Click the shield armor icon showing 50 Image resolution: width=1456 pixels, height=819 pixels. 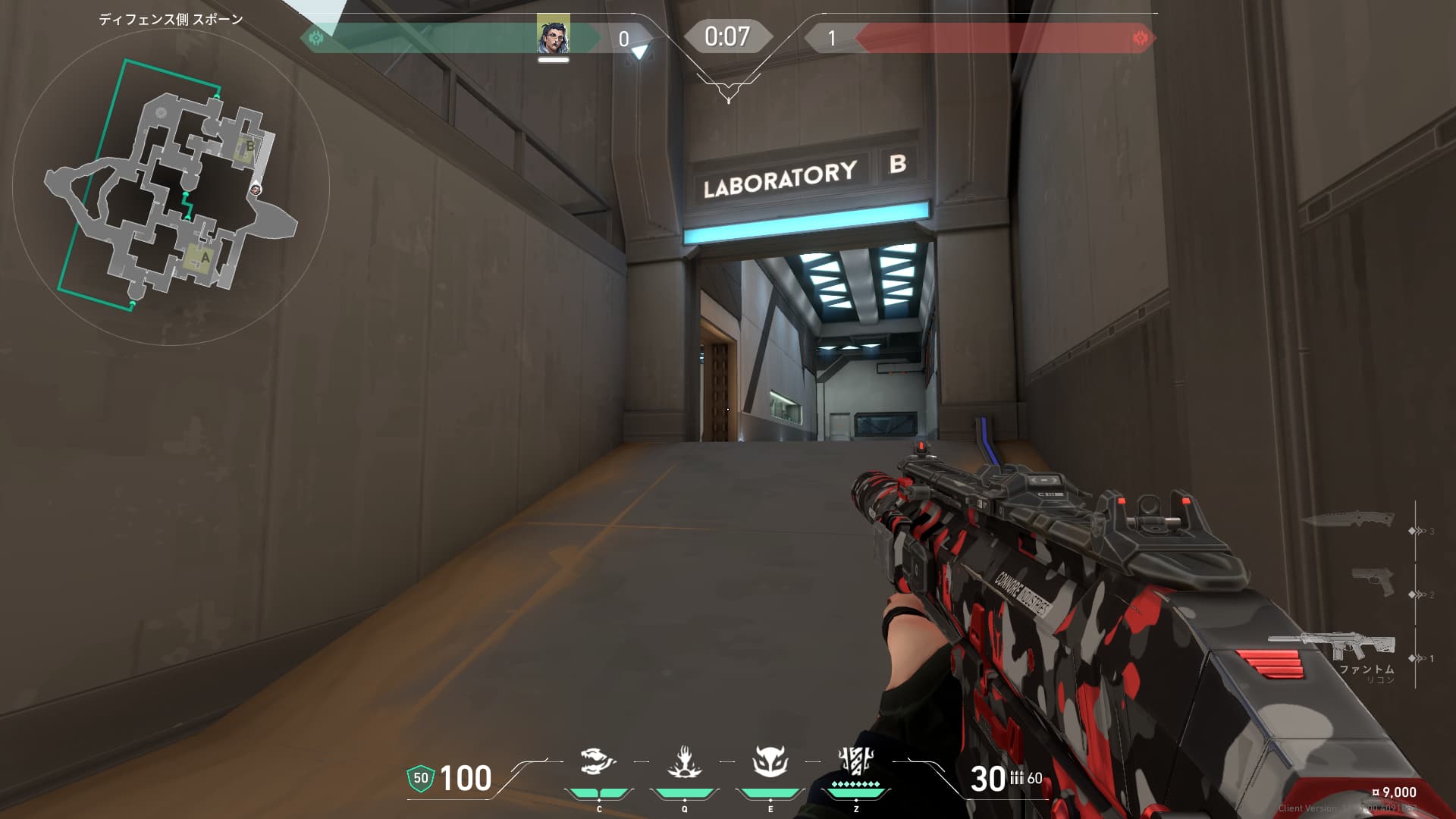click(420, 778)
